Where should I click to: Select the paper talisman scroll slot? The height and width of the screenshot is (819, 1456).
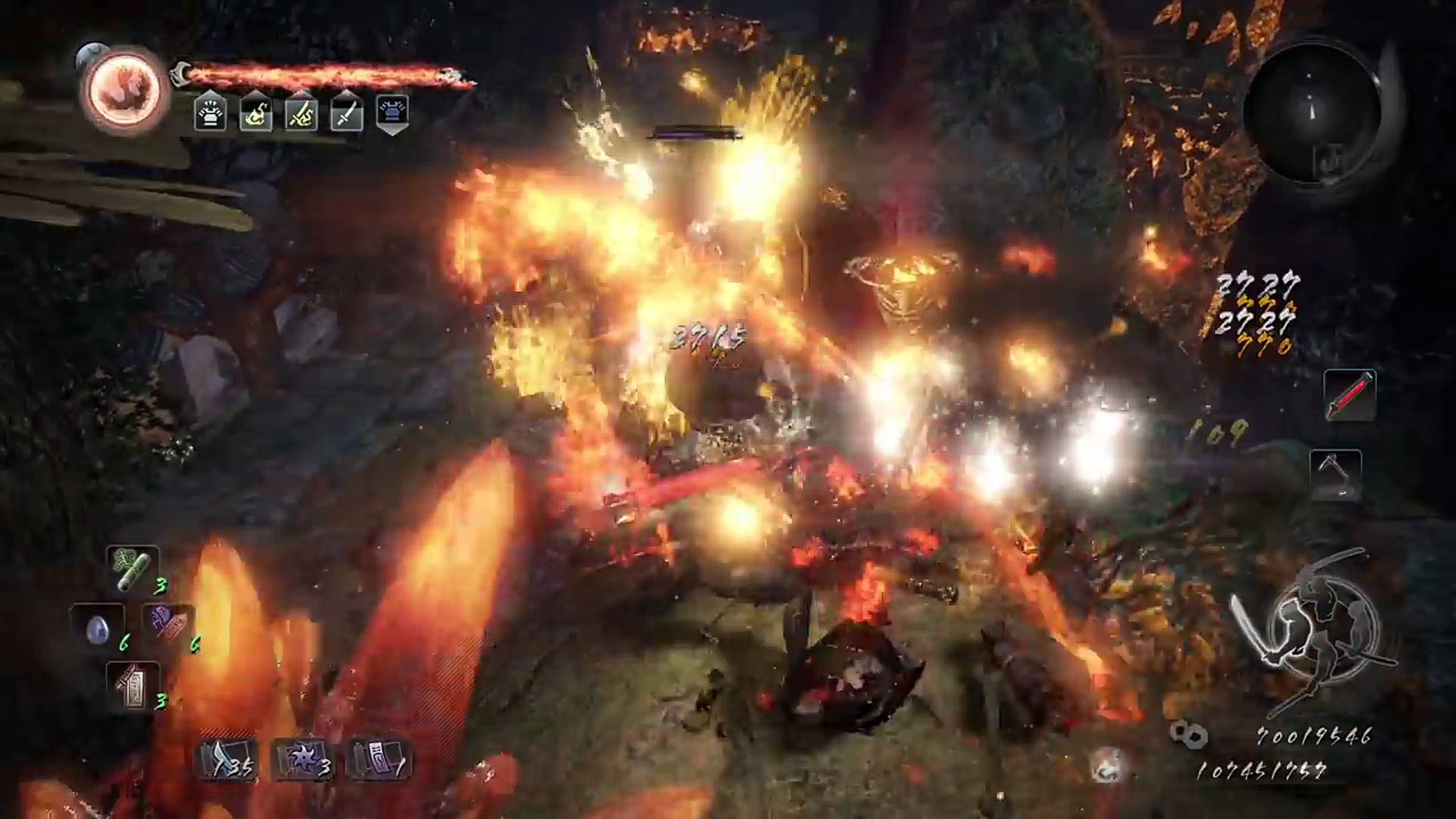coord(379,760)
